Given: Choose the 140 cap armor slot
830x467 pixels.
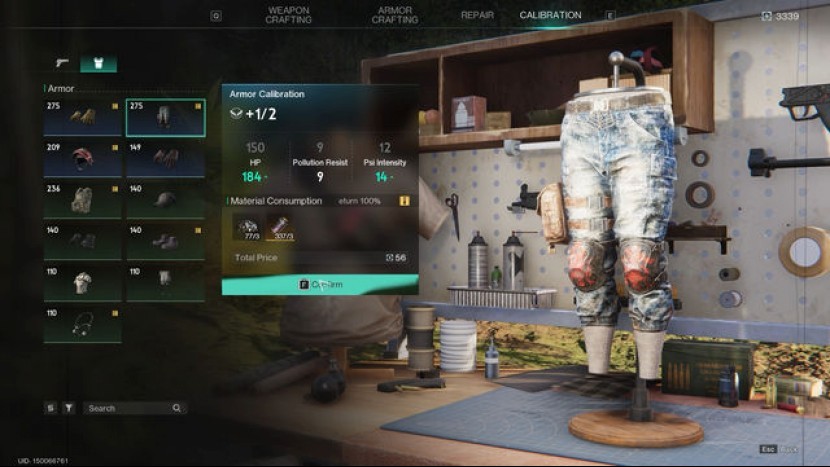Looking at the screenshot, I should click(x=165, y=200).
